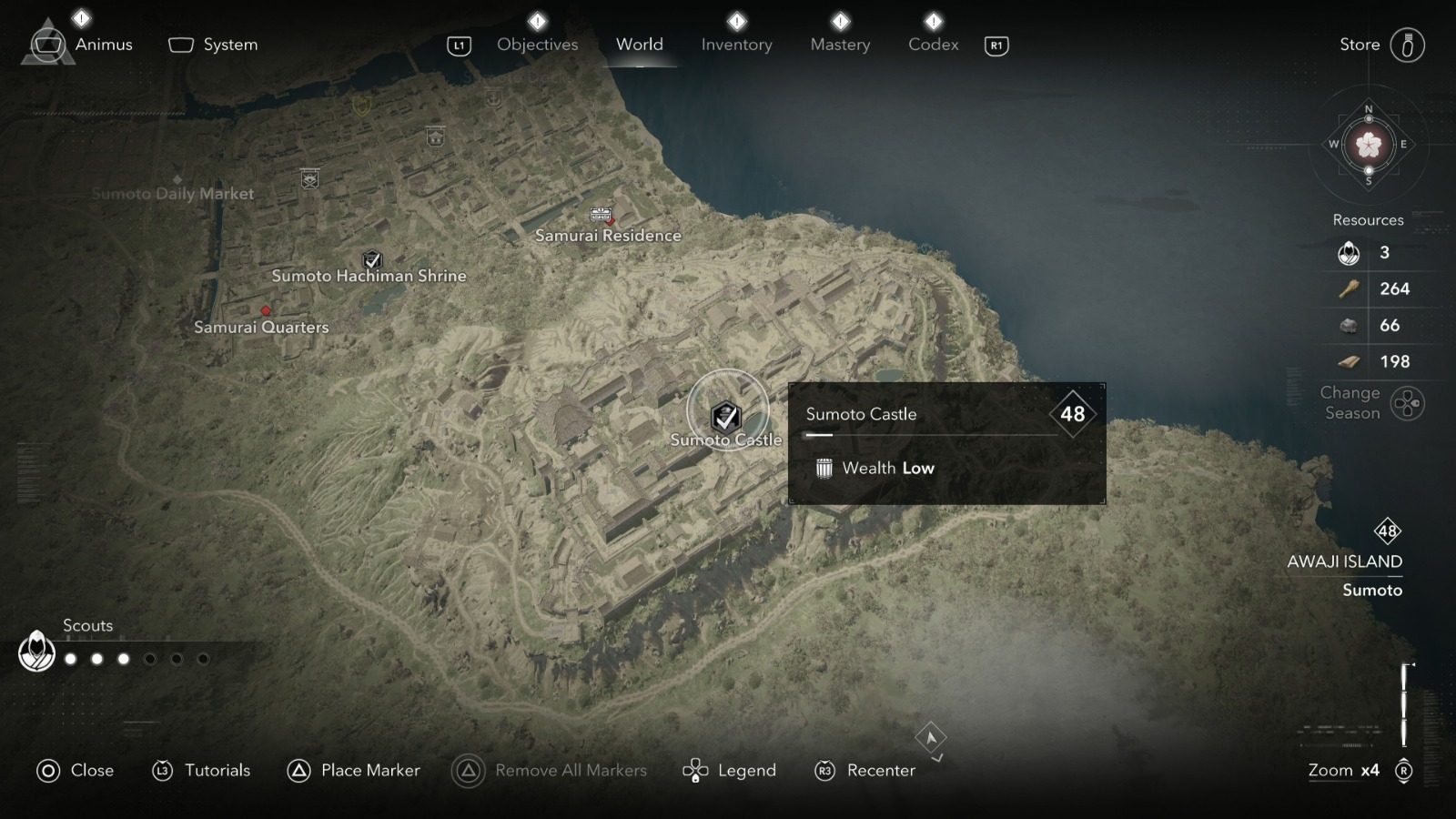Click the compass rose flower emblem
1456x819 pixels.
click(x=1367, y=147)
